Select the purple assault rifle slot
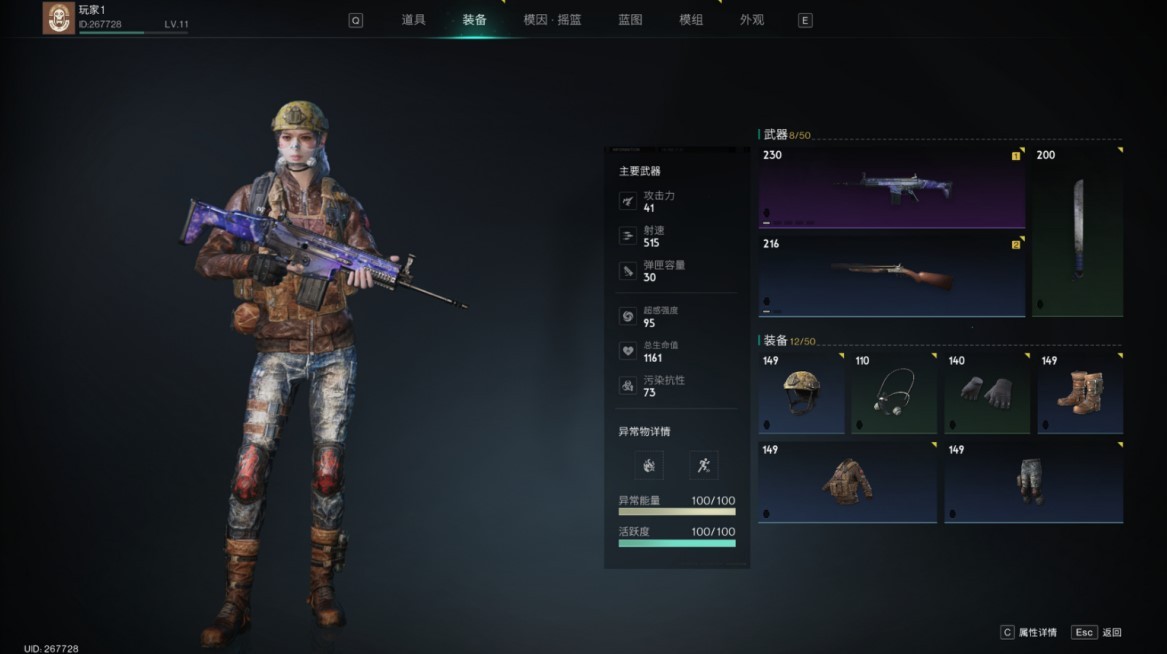 click(x=892, y=187)
